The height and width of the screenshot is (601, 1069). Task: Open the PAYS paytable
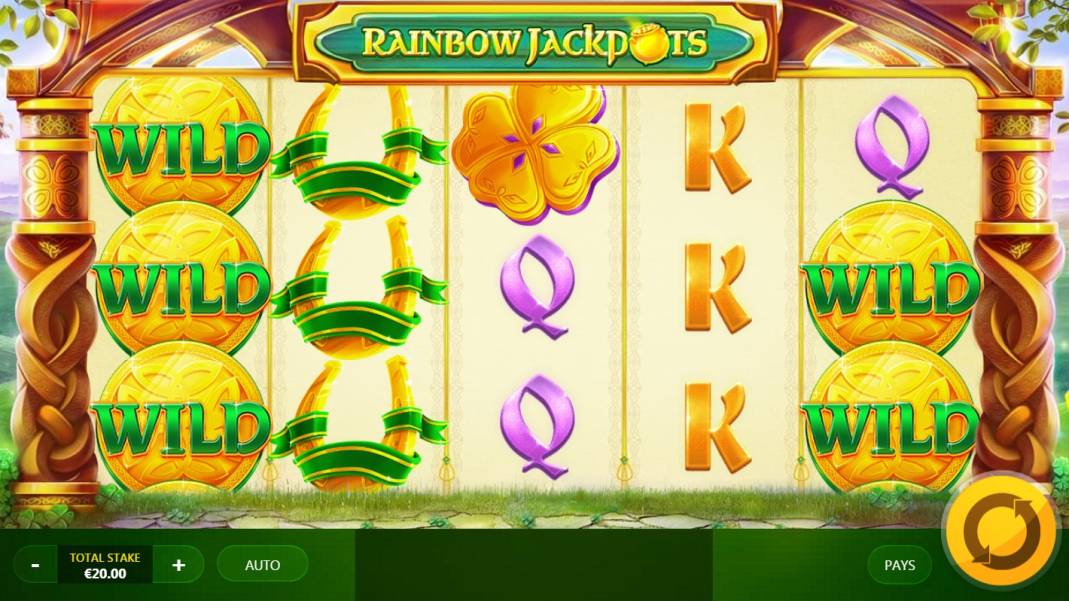click(899, 565)
